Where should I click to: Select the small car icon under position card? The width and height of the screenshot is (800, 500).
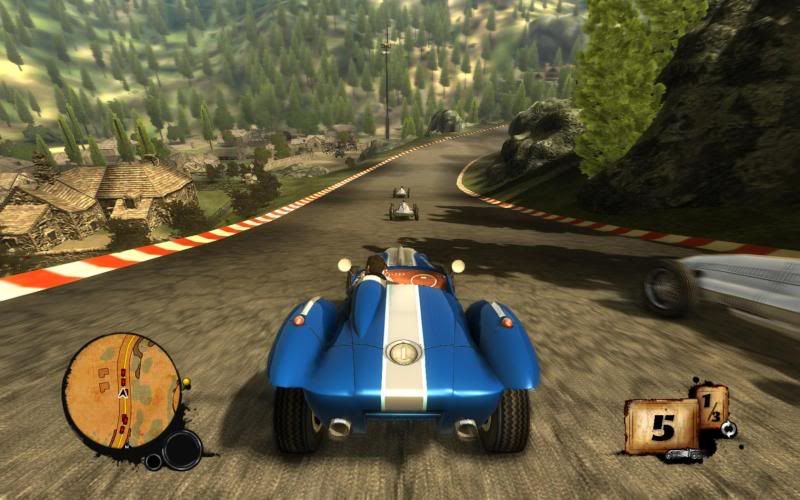(682, 455)
